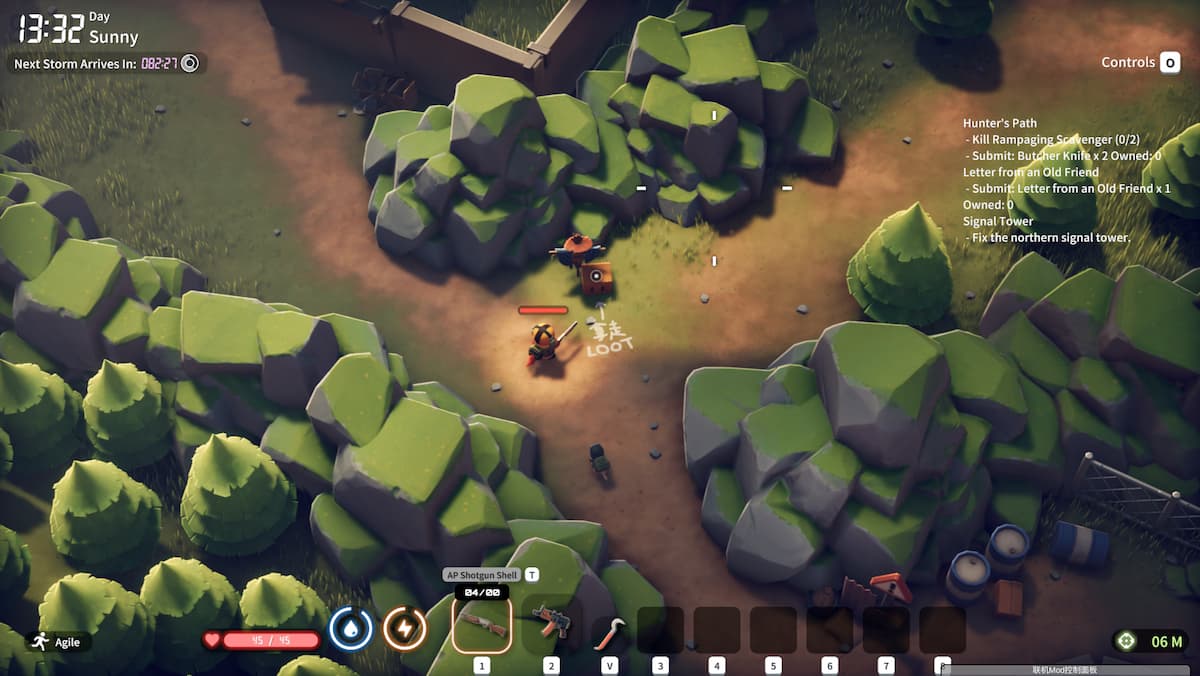Click the Controls label
The height and width of the screenshot is (676, 1200).
point(1128,62)
